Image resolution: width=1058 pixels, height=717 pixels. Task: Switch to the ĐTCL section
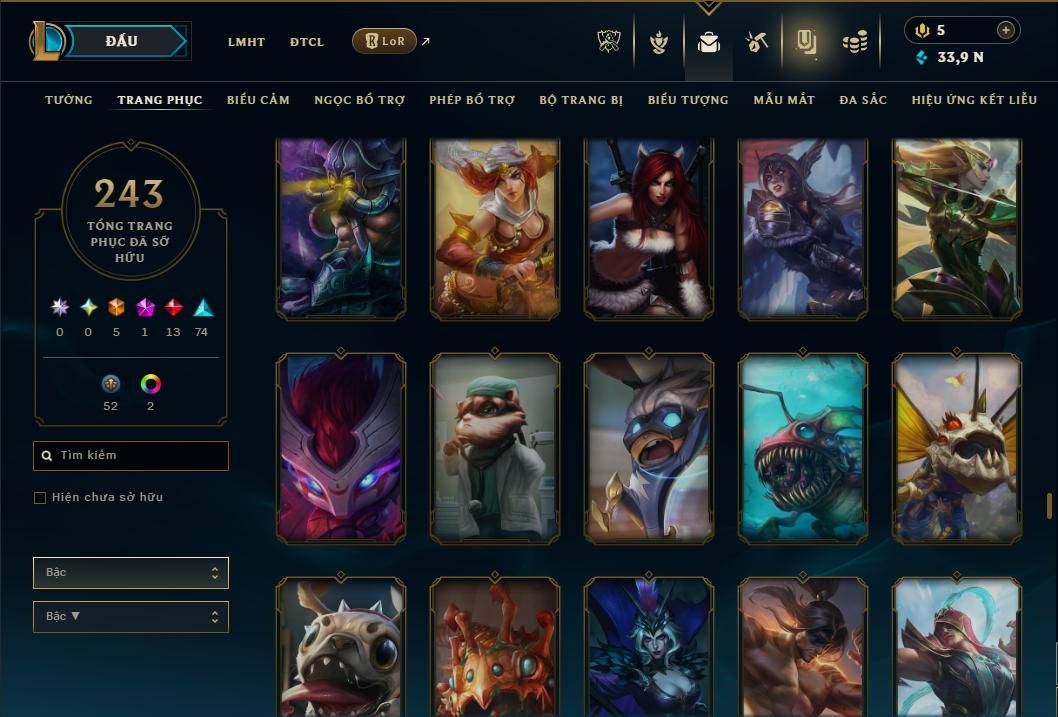coord(307,42)
